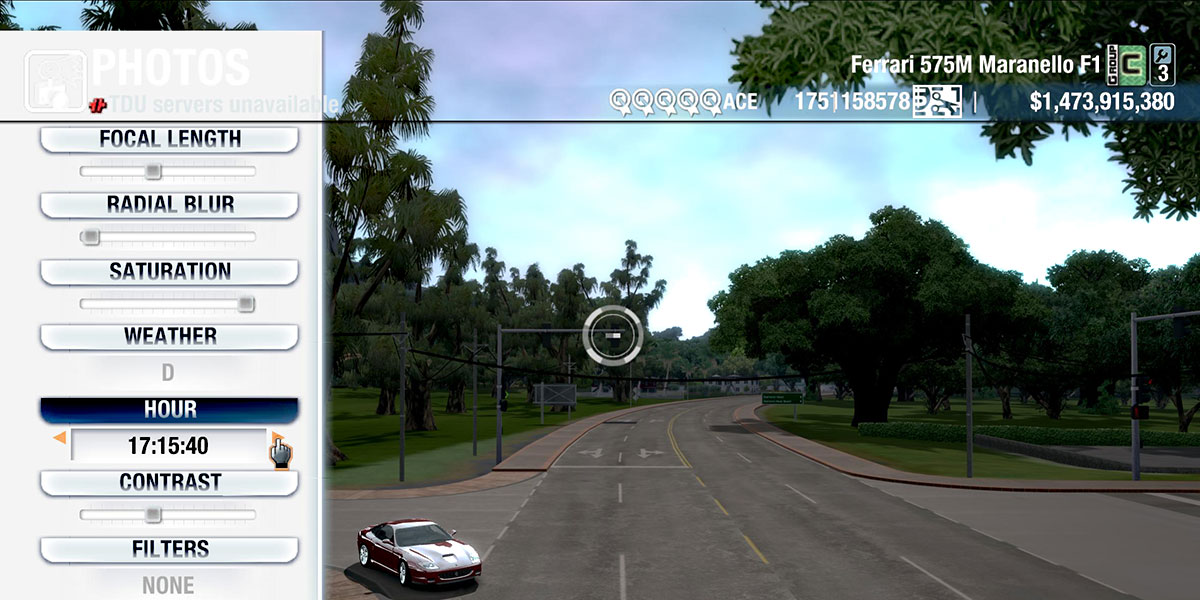Choose the Radial Blur option

(x=169, y=205)
